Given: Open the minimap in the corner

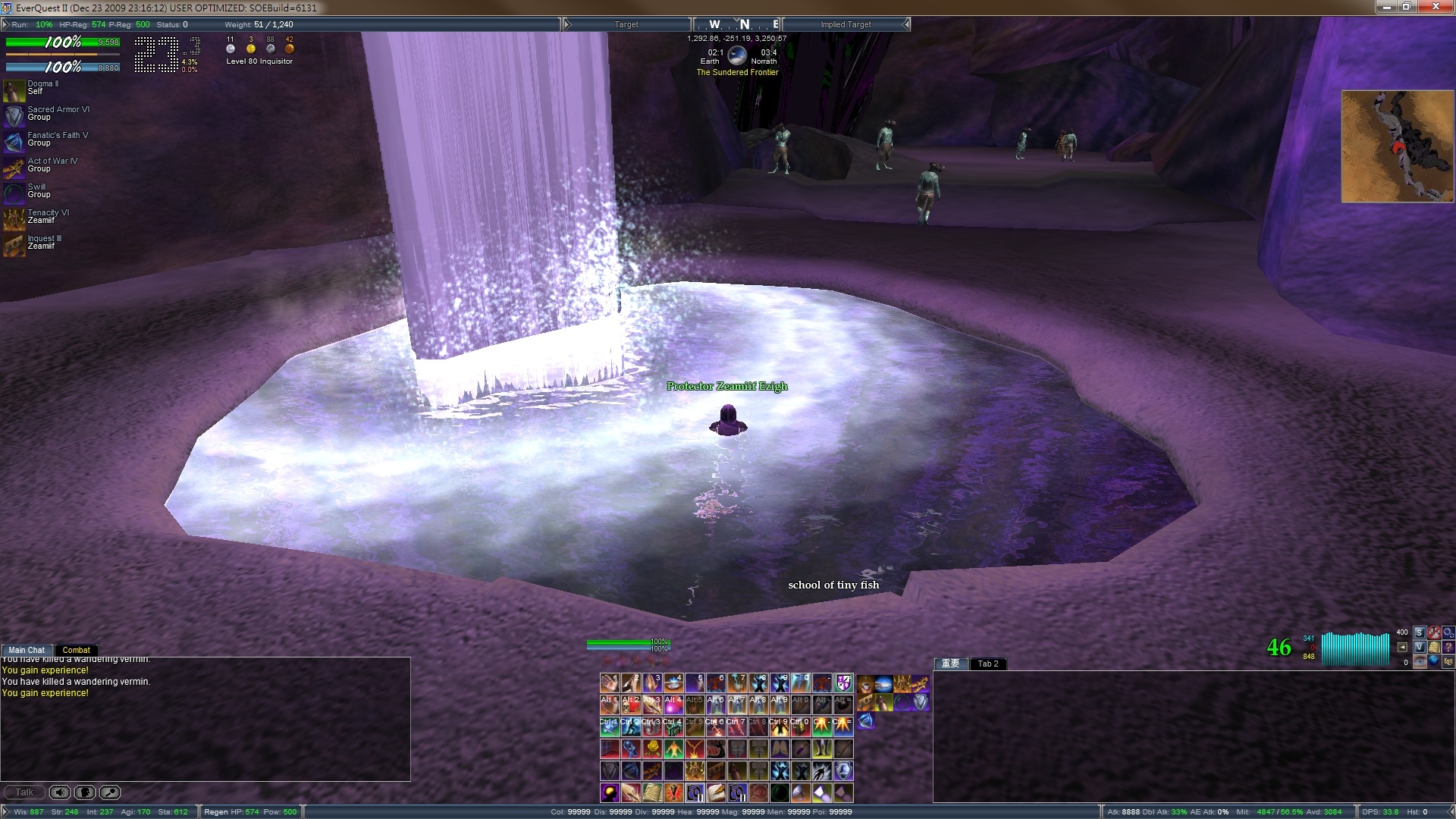Looking at the screenshot, I should coord(1397,146).
